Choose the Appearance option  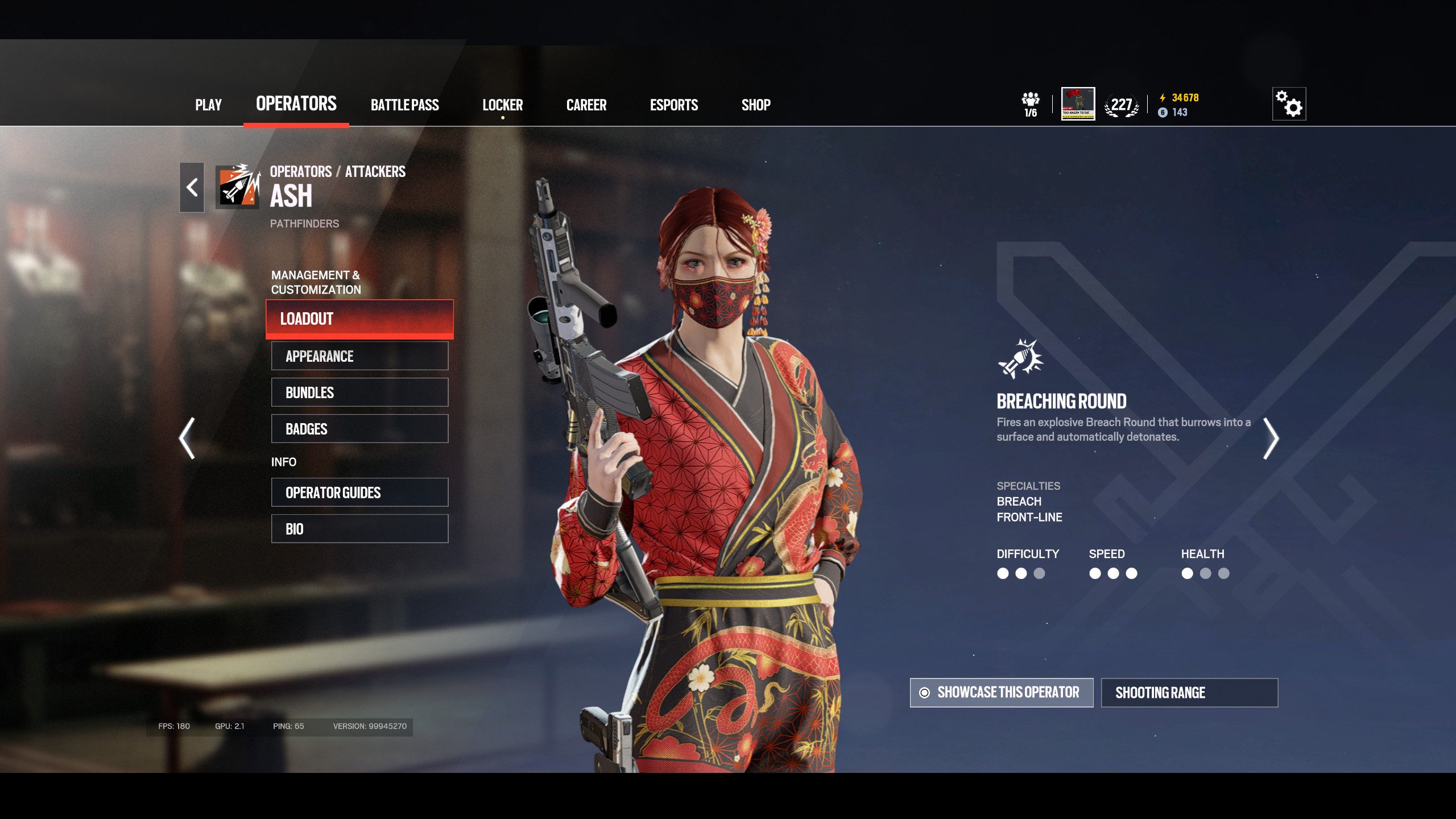(x=359, y=356)
